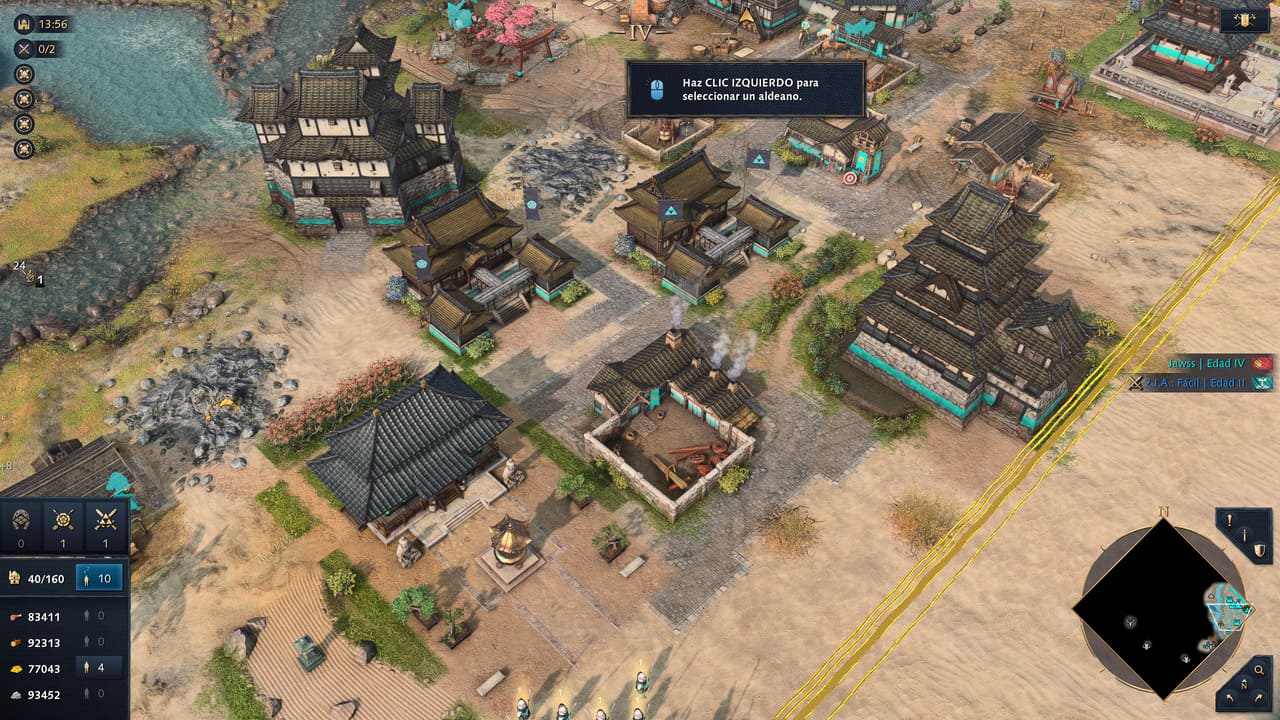
Task: Click the crossed tools and flower icon
Action: [64, 520]
